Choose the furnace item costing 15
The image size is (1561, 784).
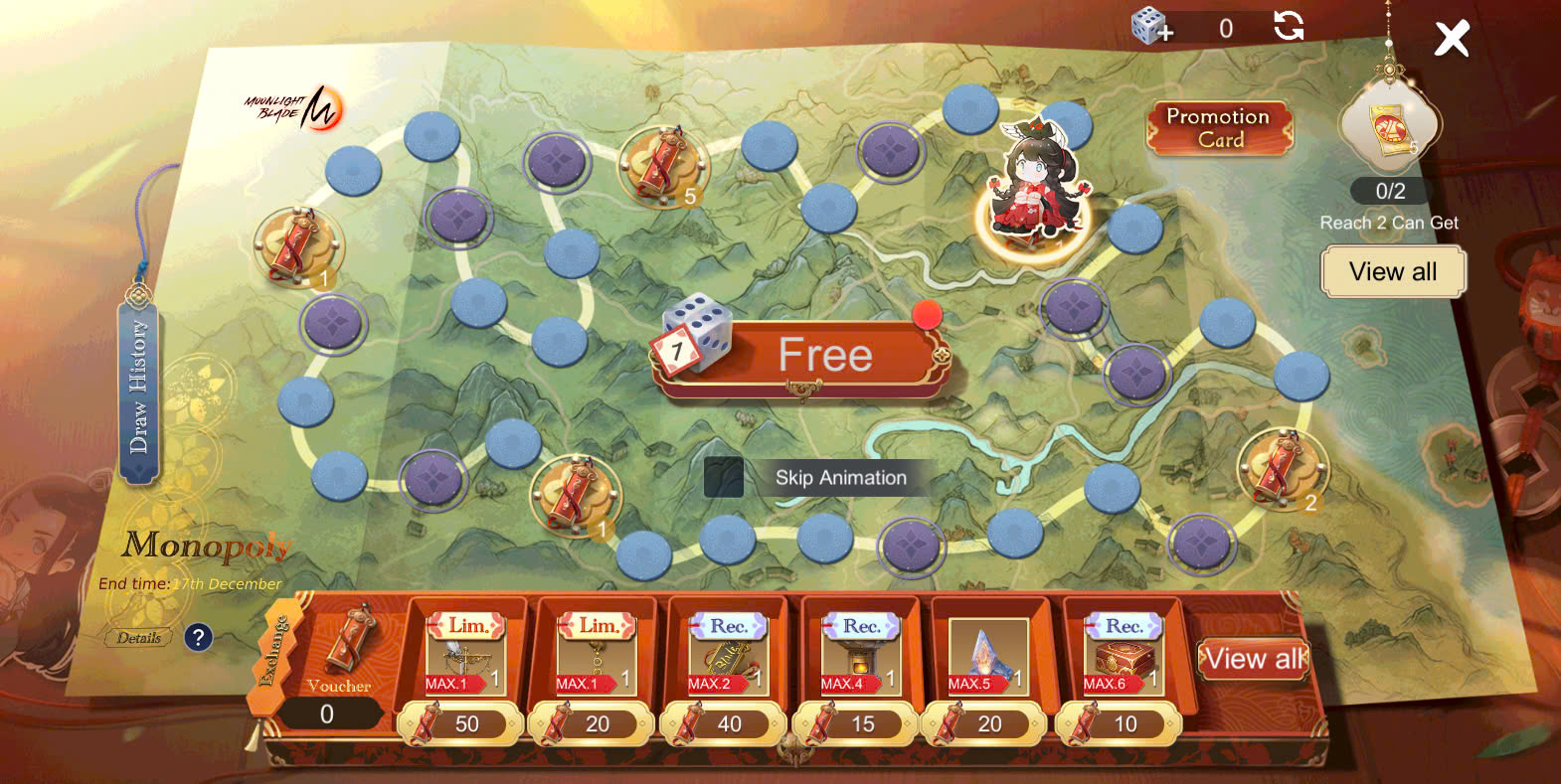pos(860,656)
